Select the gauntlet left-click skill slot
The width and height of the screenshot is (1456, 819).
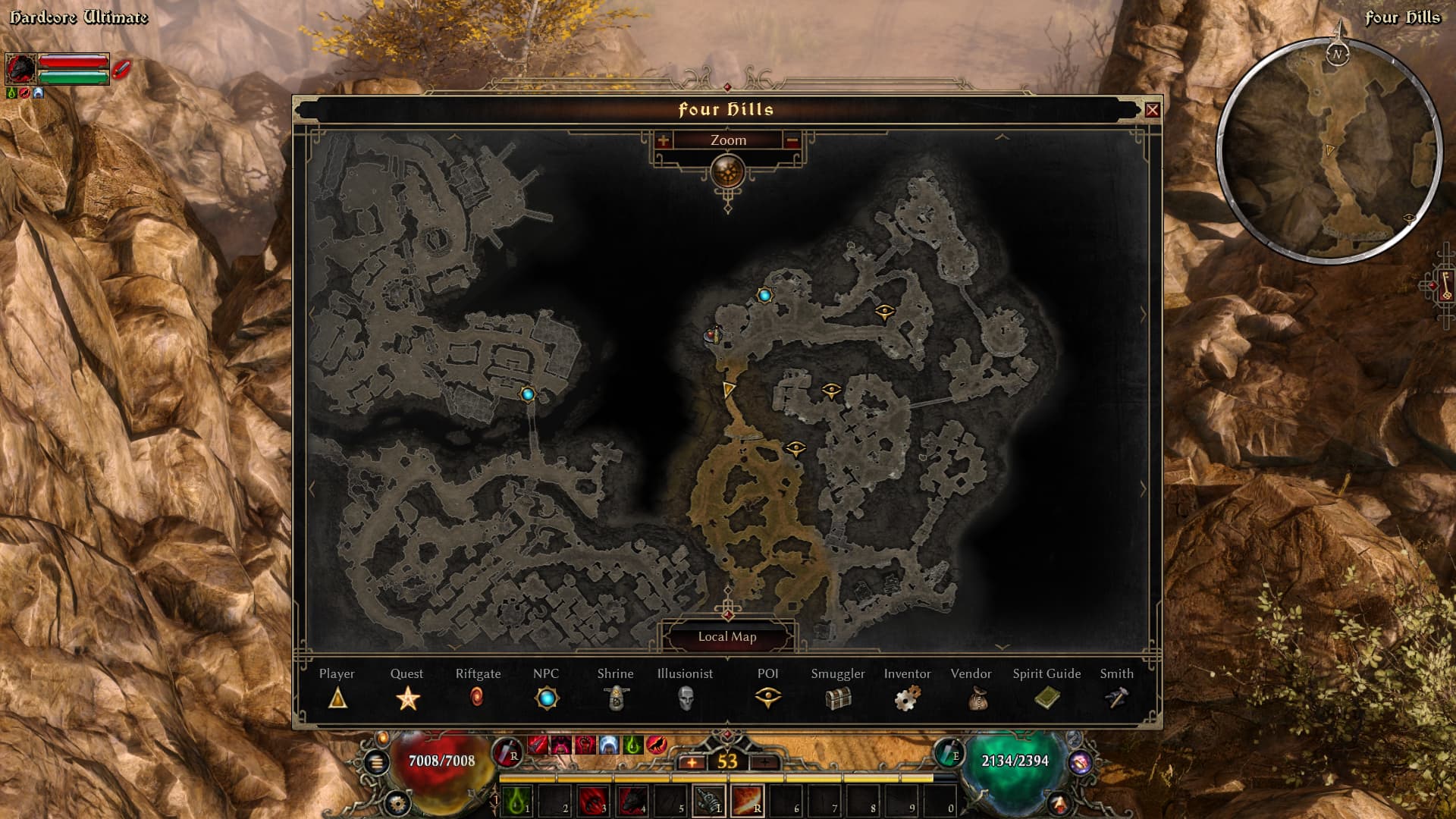[x=710, y=801]
